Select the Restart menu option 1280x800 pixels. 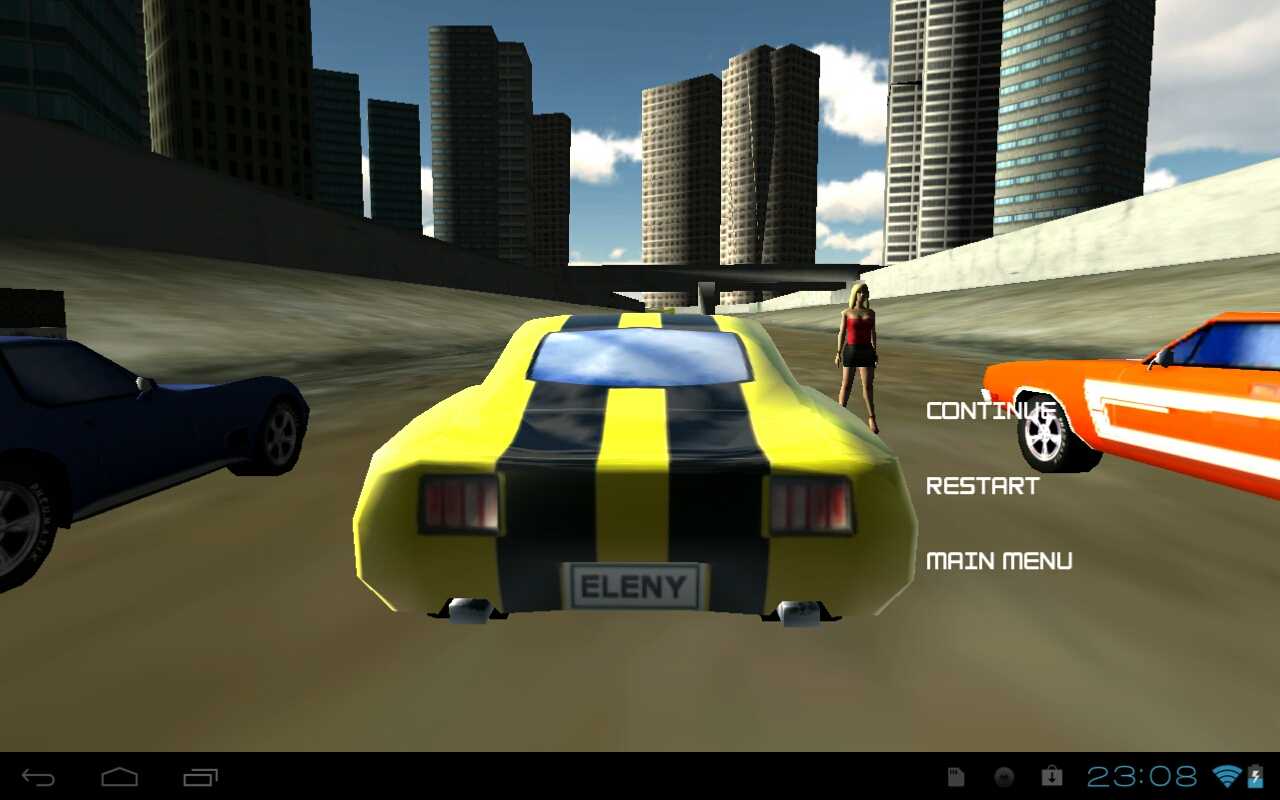[982, 486]
